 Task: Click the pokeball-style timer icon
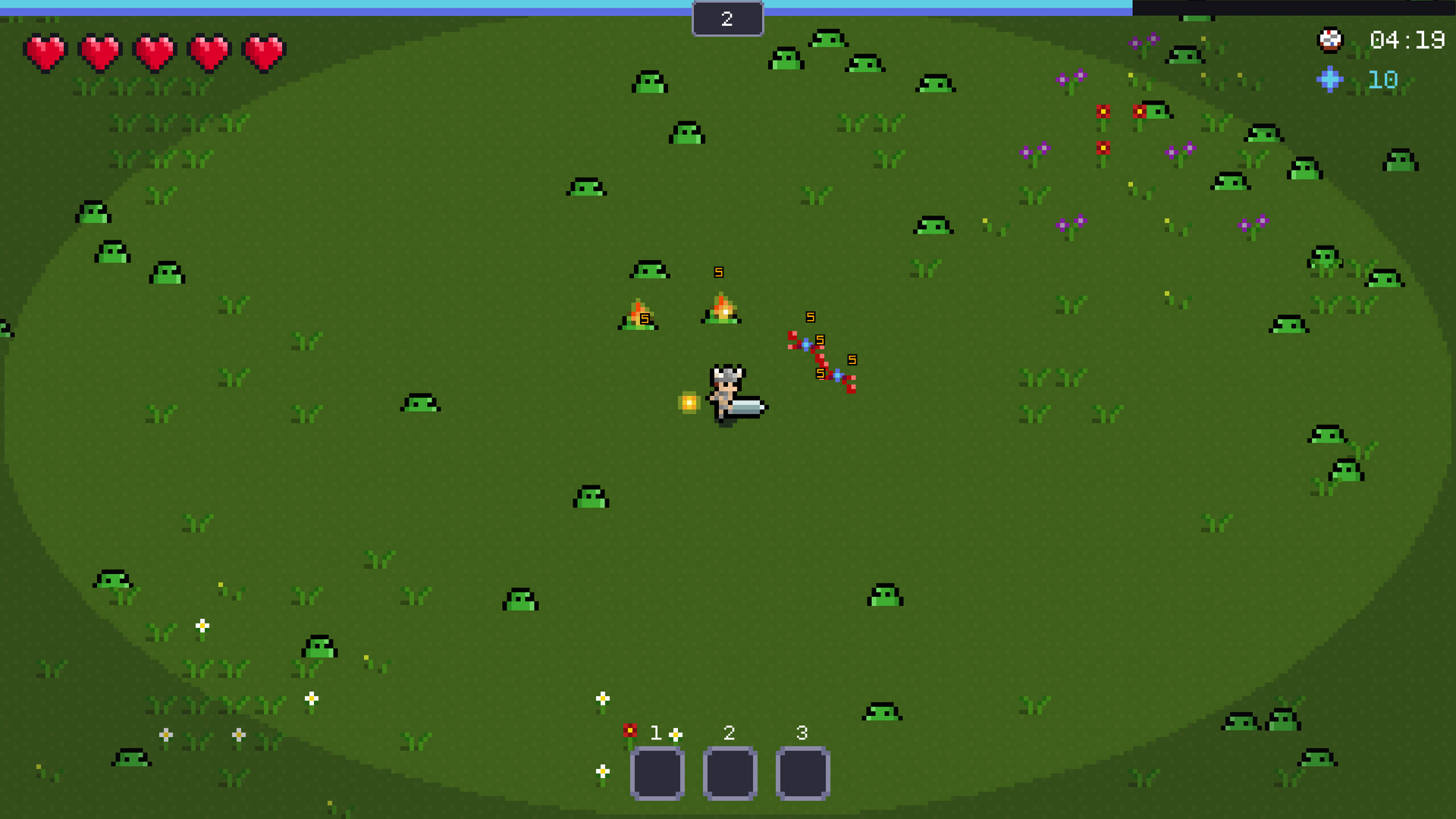1331,40
